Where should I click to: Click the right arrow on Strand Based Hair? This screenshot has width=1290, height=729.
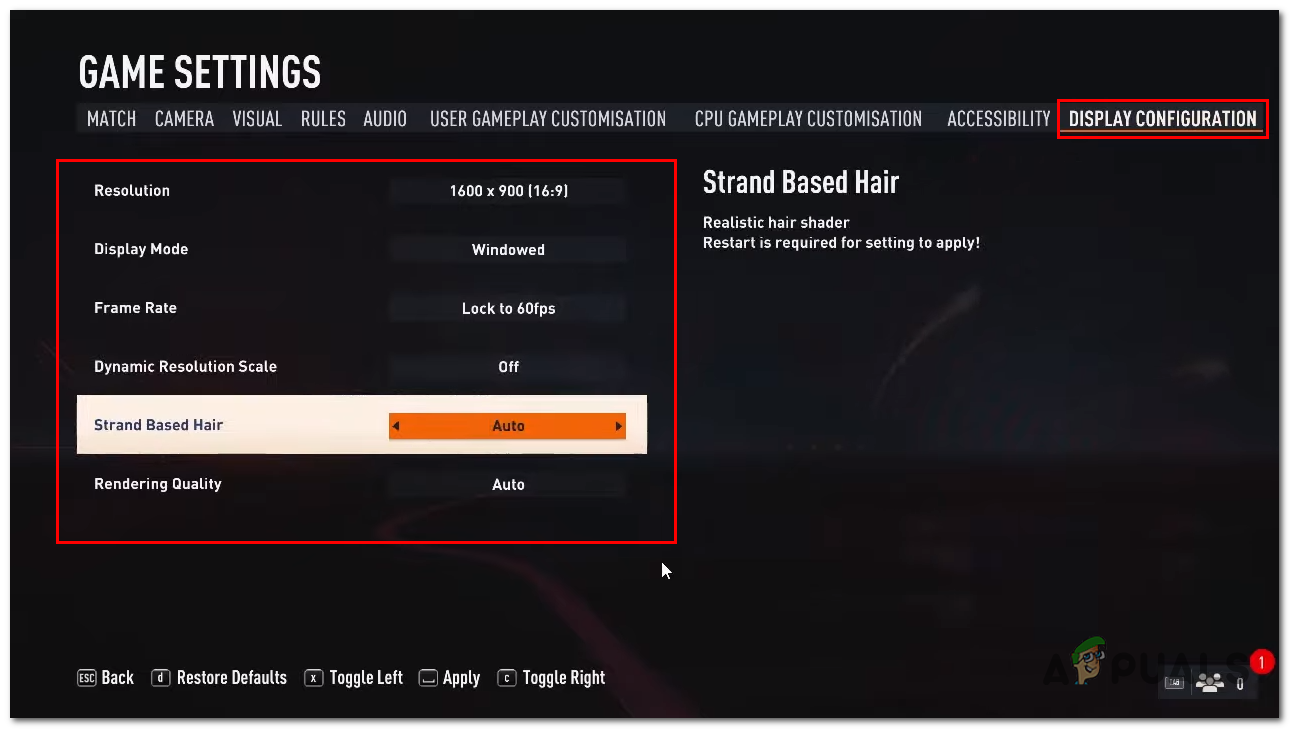pyautogui.click(x=620, y=425)
